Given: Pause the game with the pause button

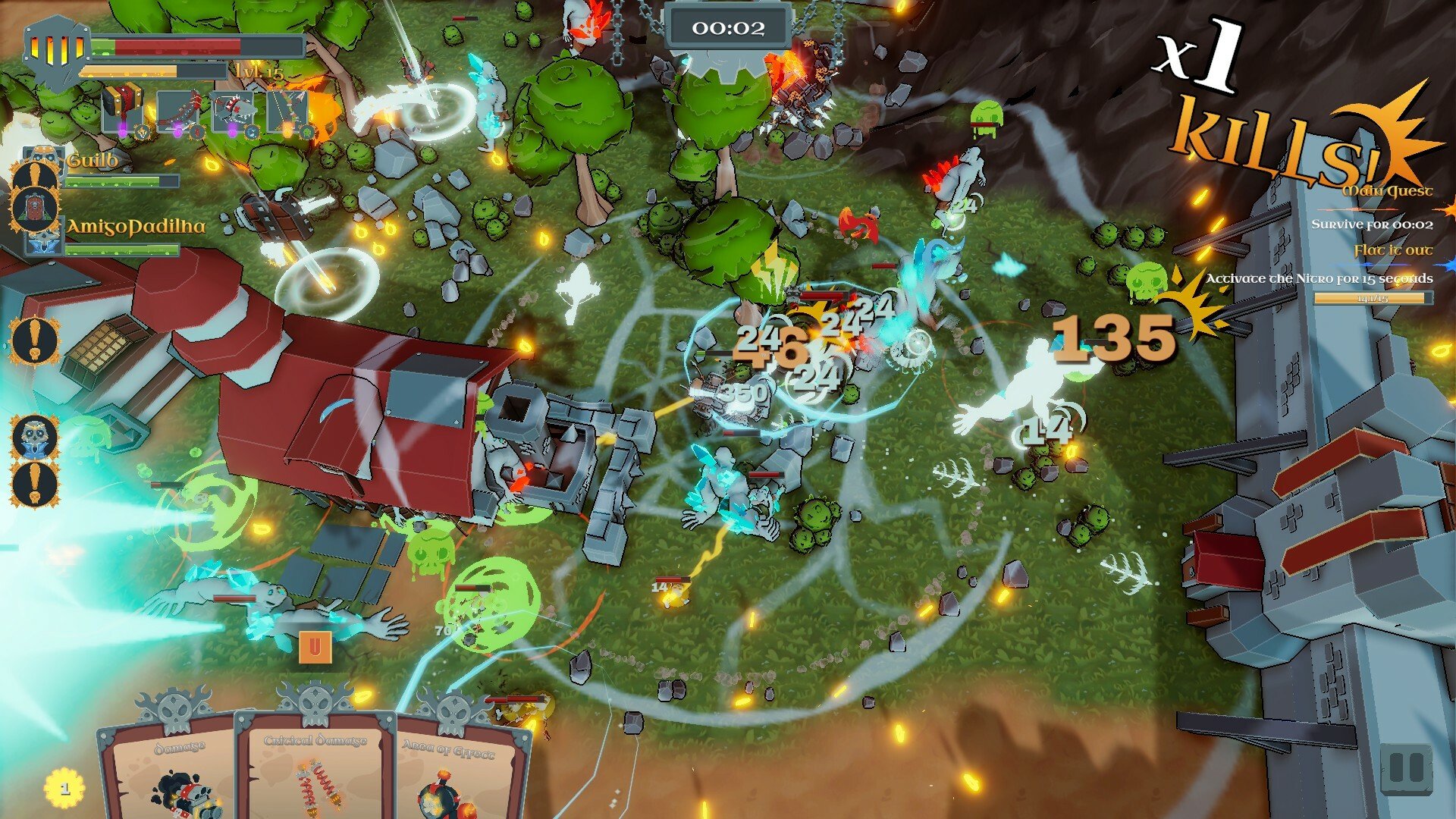Looking at the screenshot, I should (1405, 769).
